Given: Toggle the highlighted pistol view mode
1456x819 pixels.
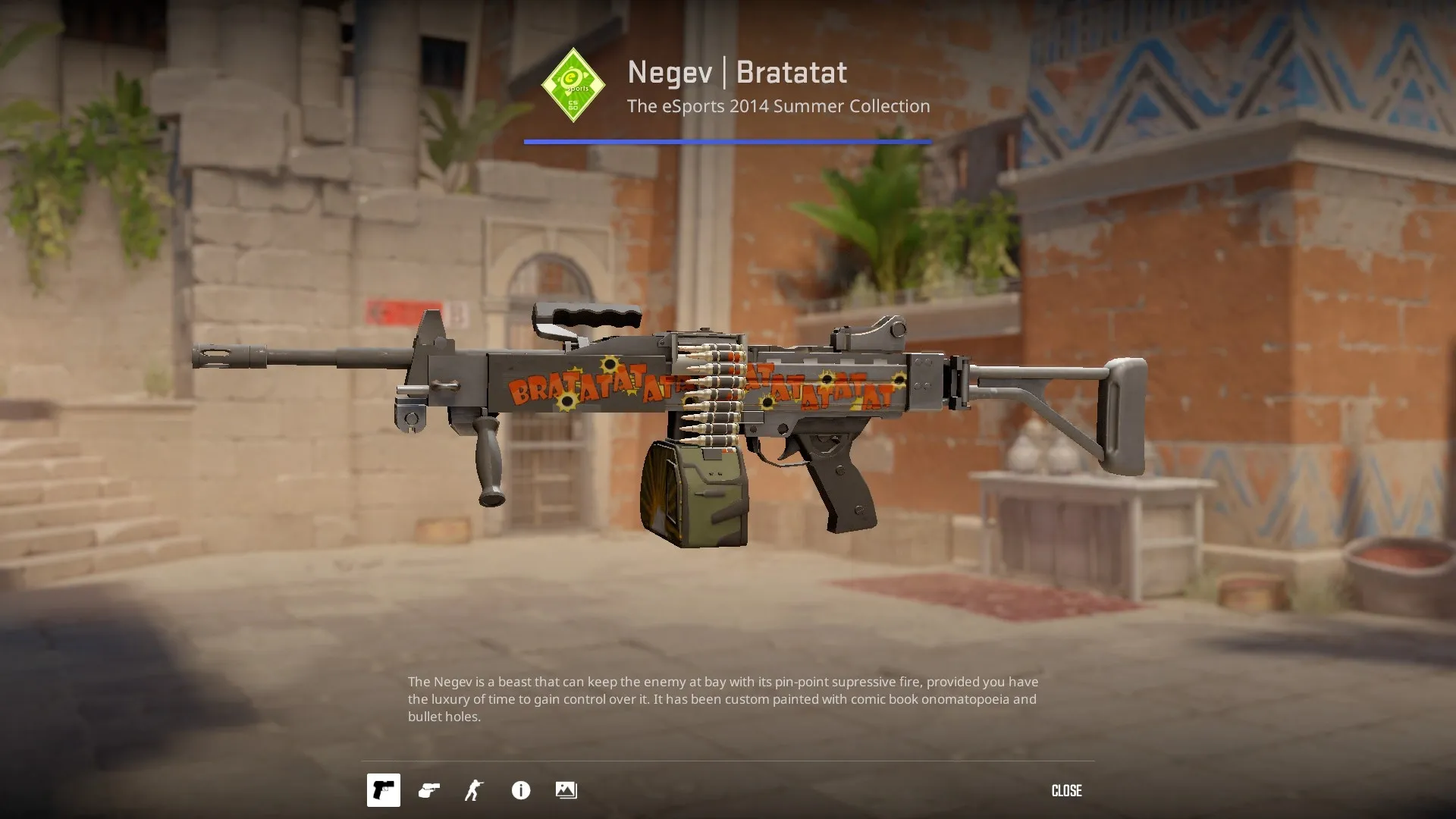Looking at the screenshot, I should [x=383, y=790].
